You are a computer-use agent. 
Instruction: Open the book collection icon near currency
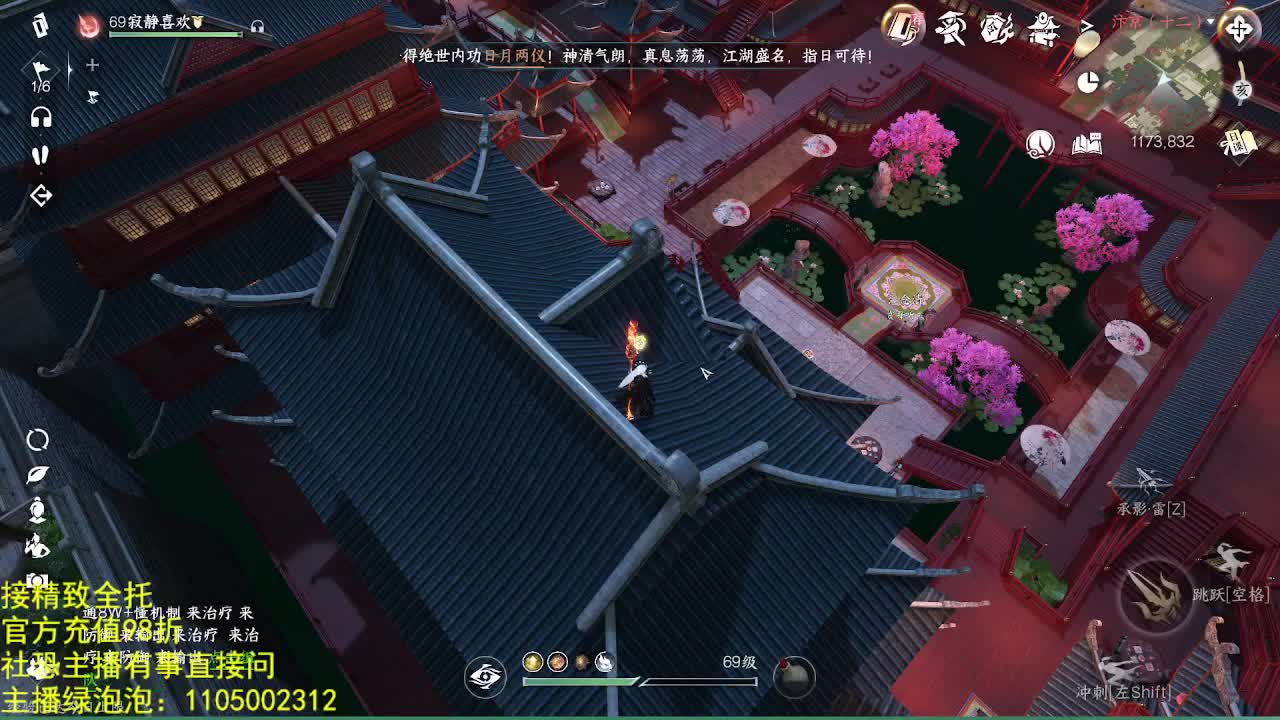pos(1086,143)
